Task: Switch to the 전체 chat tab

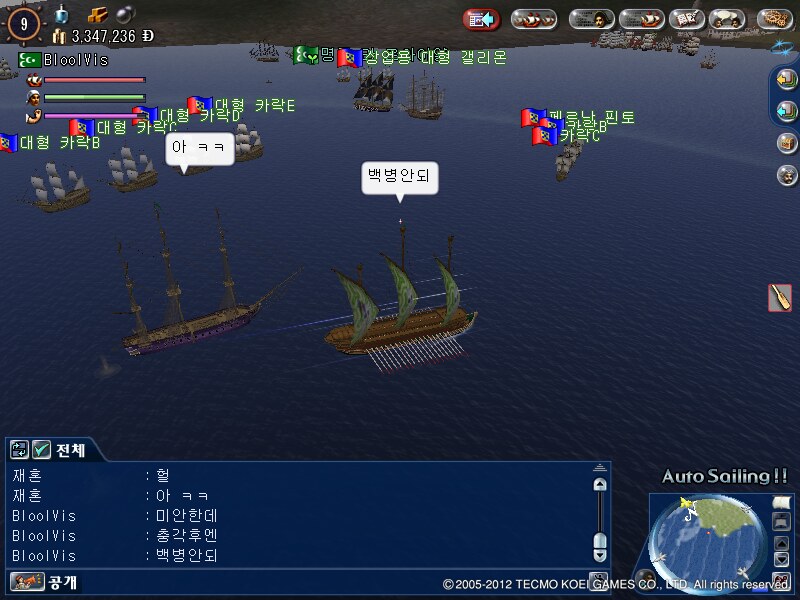Action: [x=70, y=450]
